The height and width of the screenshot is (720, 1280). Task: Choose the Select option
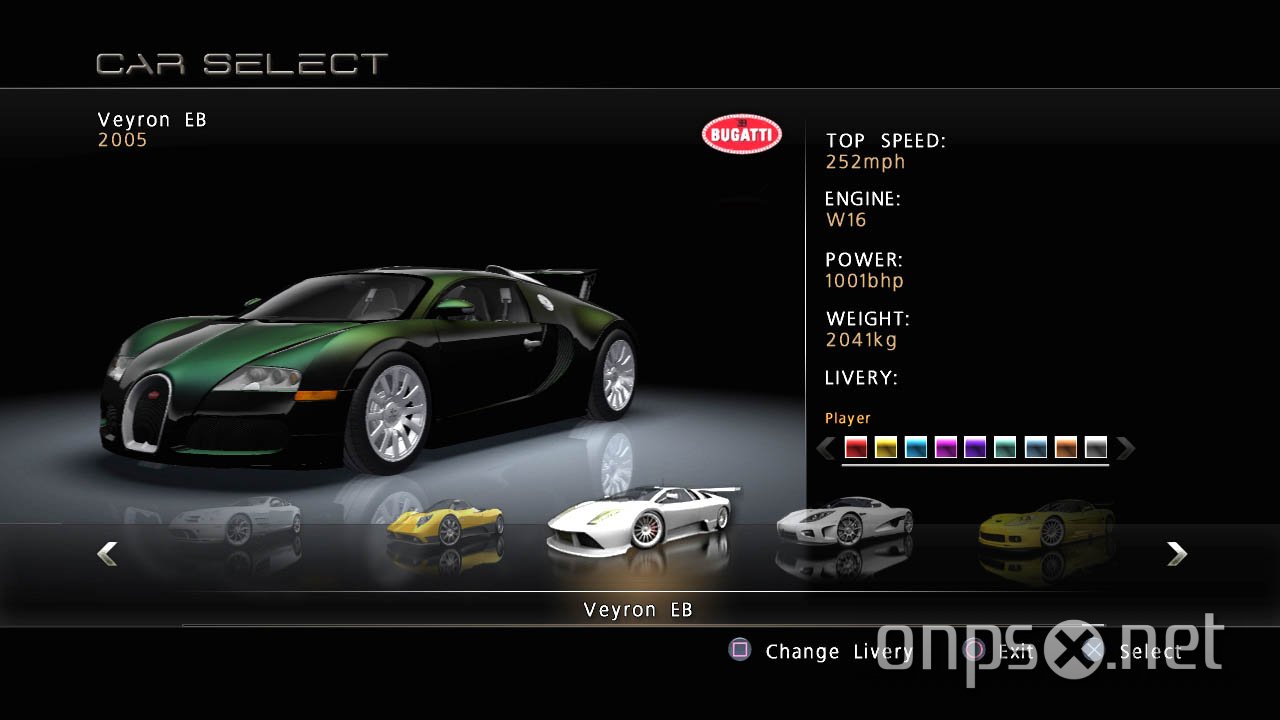[x=1152, y=651]
